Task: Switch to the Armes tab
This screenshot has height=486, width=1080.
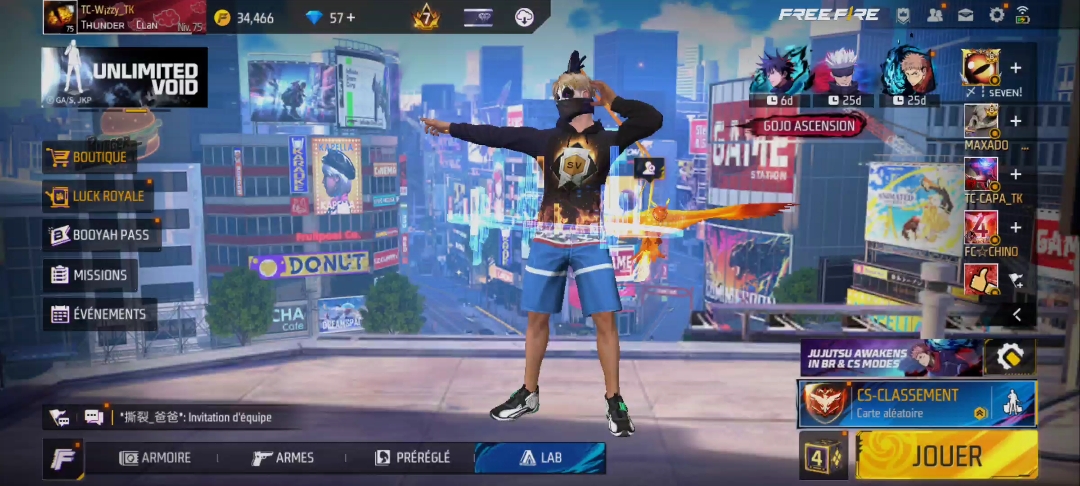Action: coord(284,458)
